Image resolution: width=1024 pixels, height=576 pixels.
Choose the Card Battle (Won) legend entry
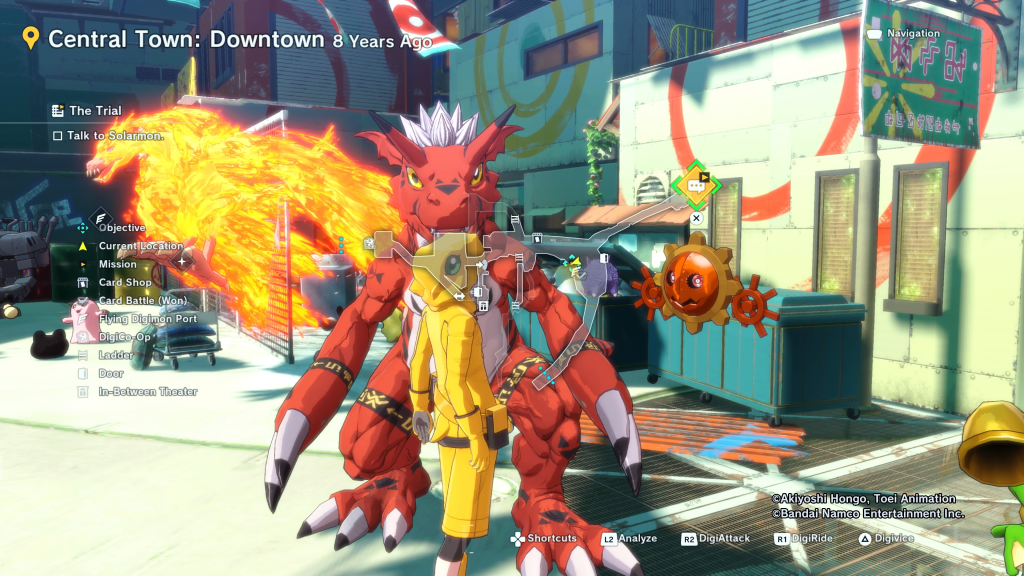click(142, 301)
